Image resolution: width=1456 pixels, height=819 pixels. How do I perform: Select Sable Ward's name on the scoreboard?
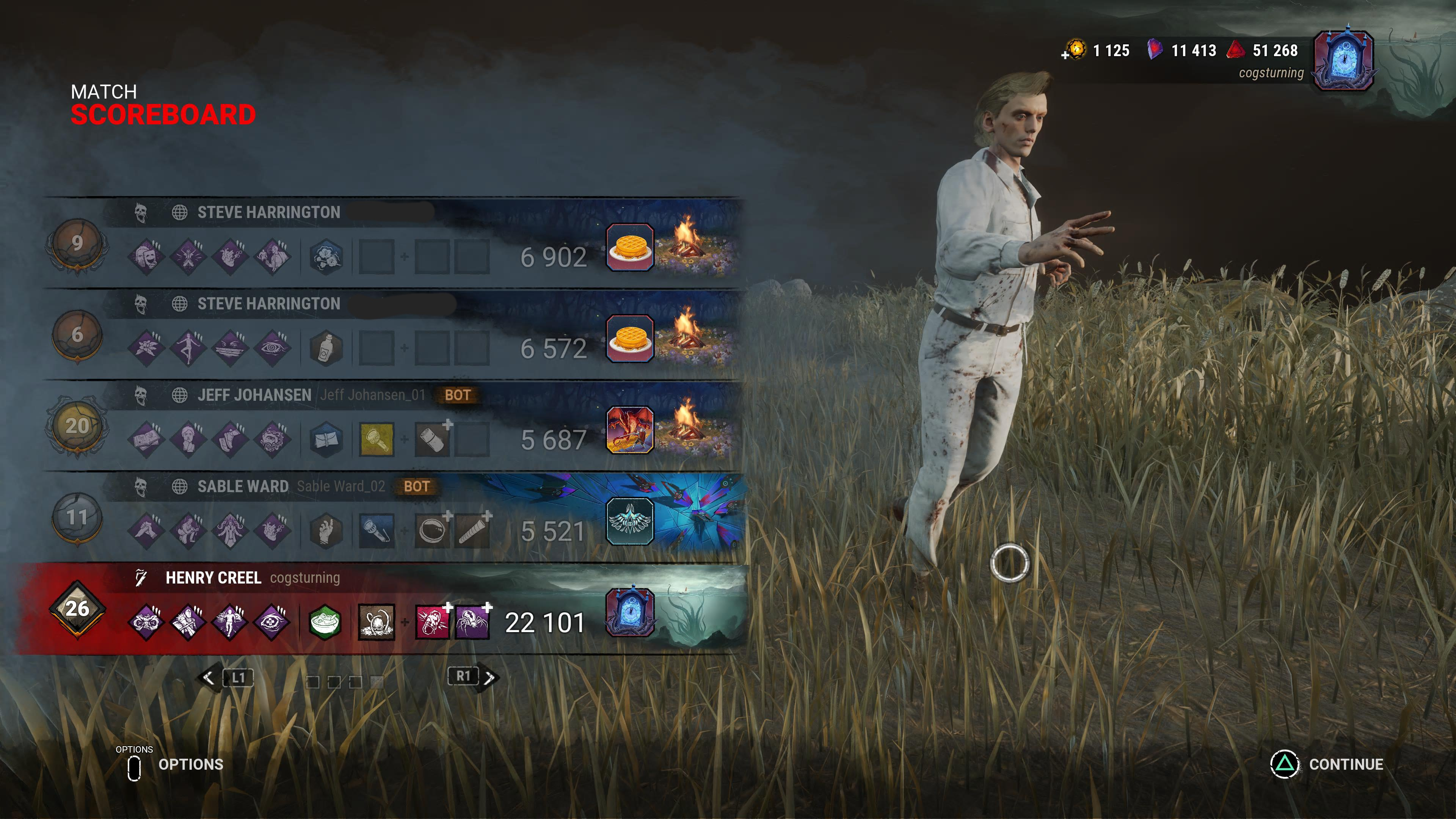(243, 486)
